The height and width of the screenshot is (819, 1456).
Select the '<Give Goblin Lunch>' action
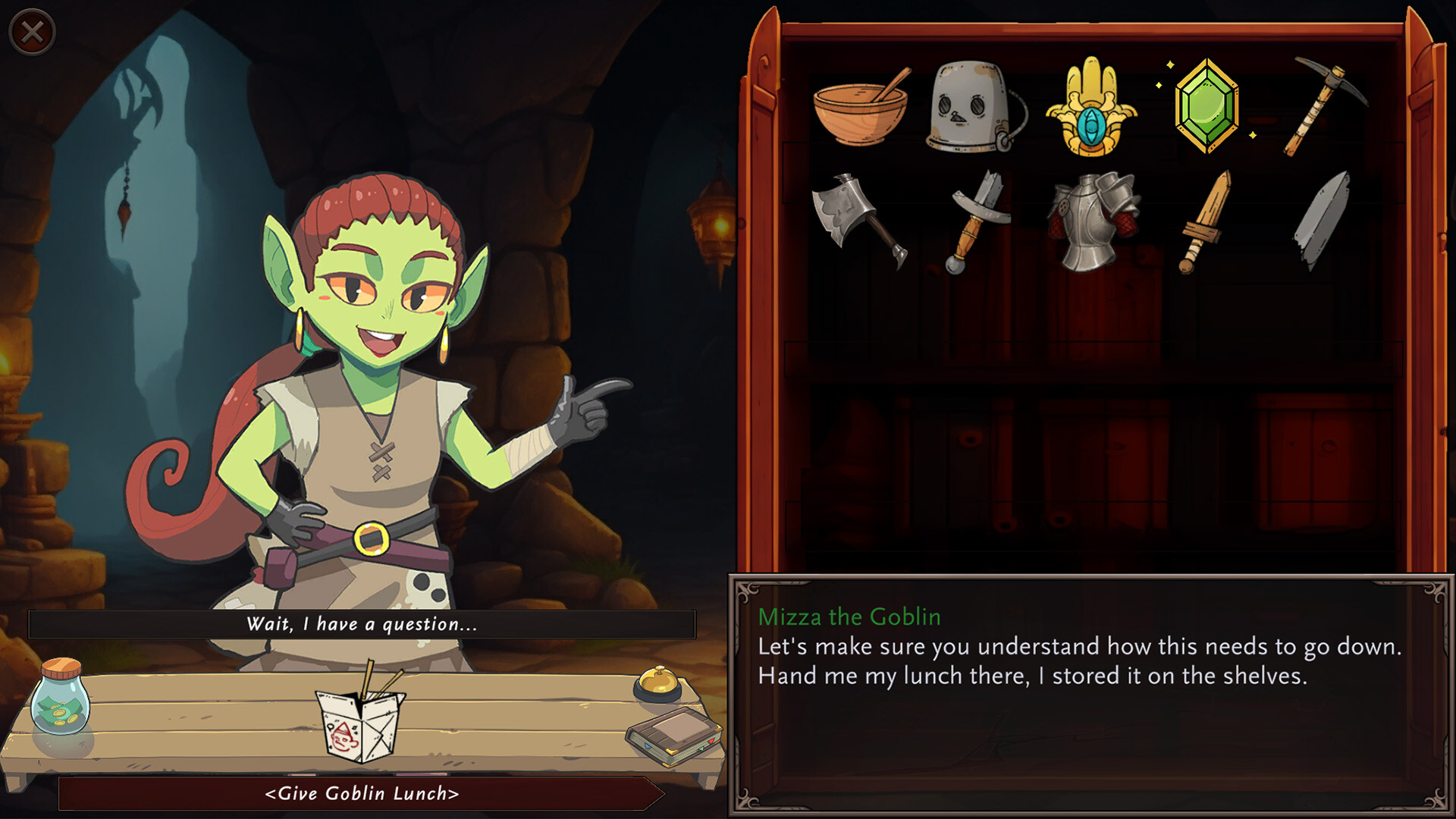click(362, 793)
